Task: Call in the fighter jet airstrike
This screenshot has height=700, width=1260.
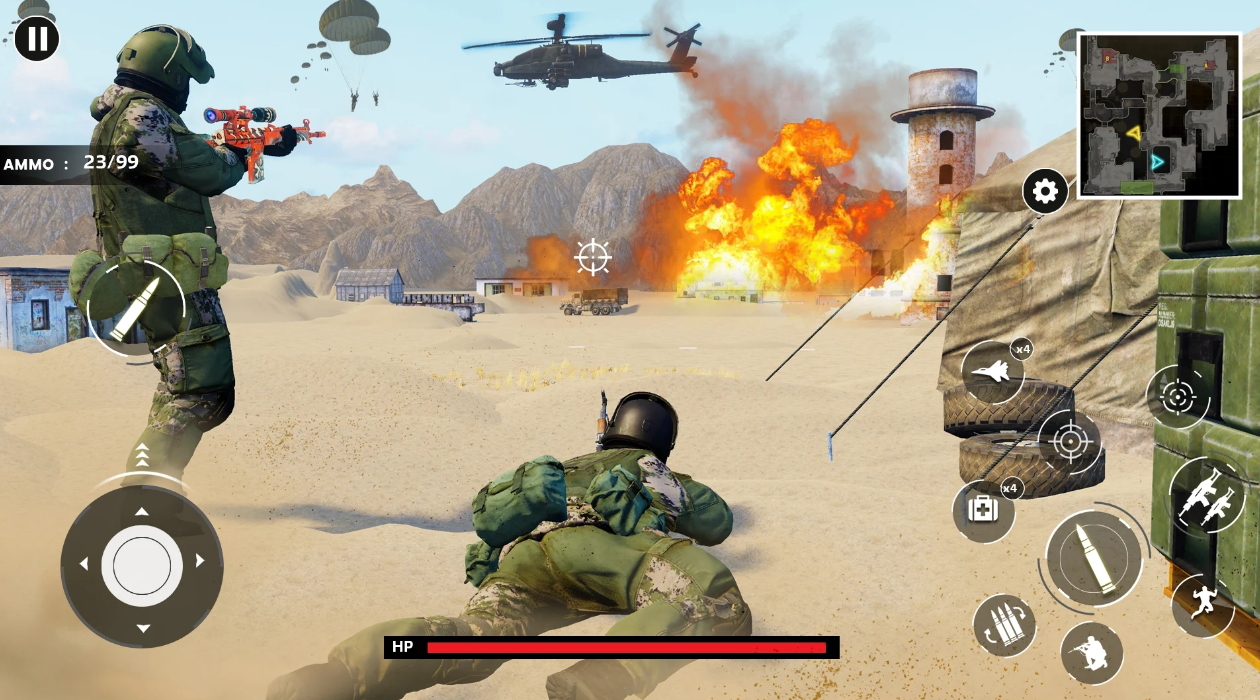Action: coord(993,372)
